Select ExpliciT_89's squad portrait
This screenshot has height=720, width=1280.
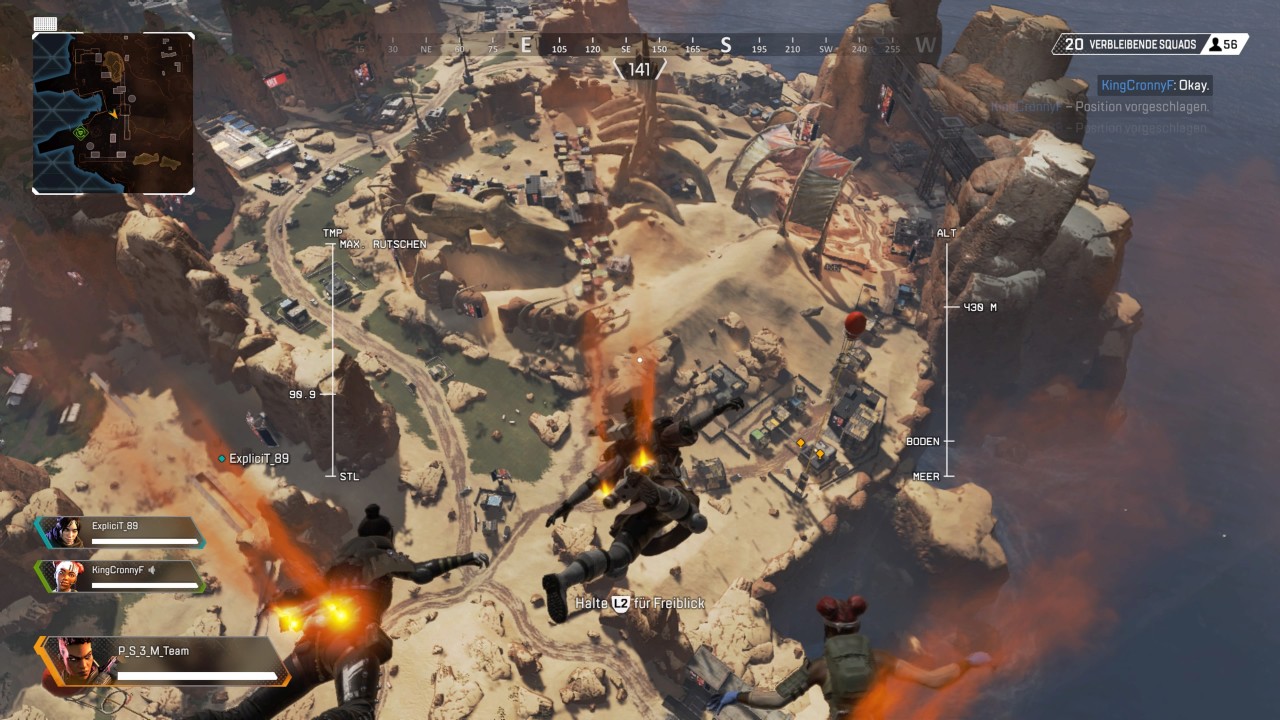(x=65, y=532)
